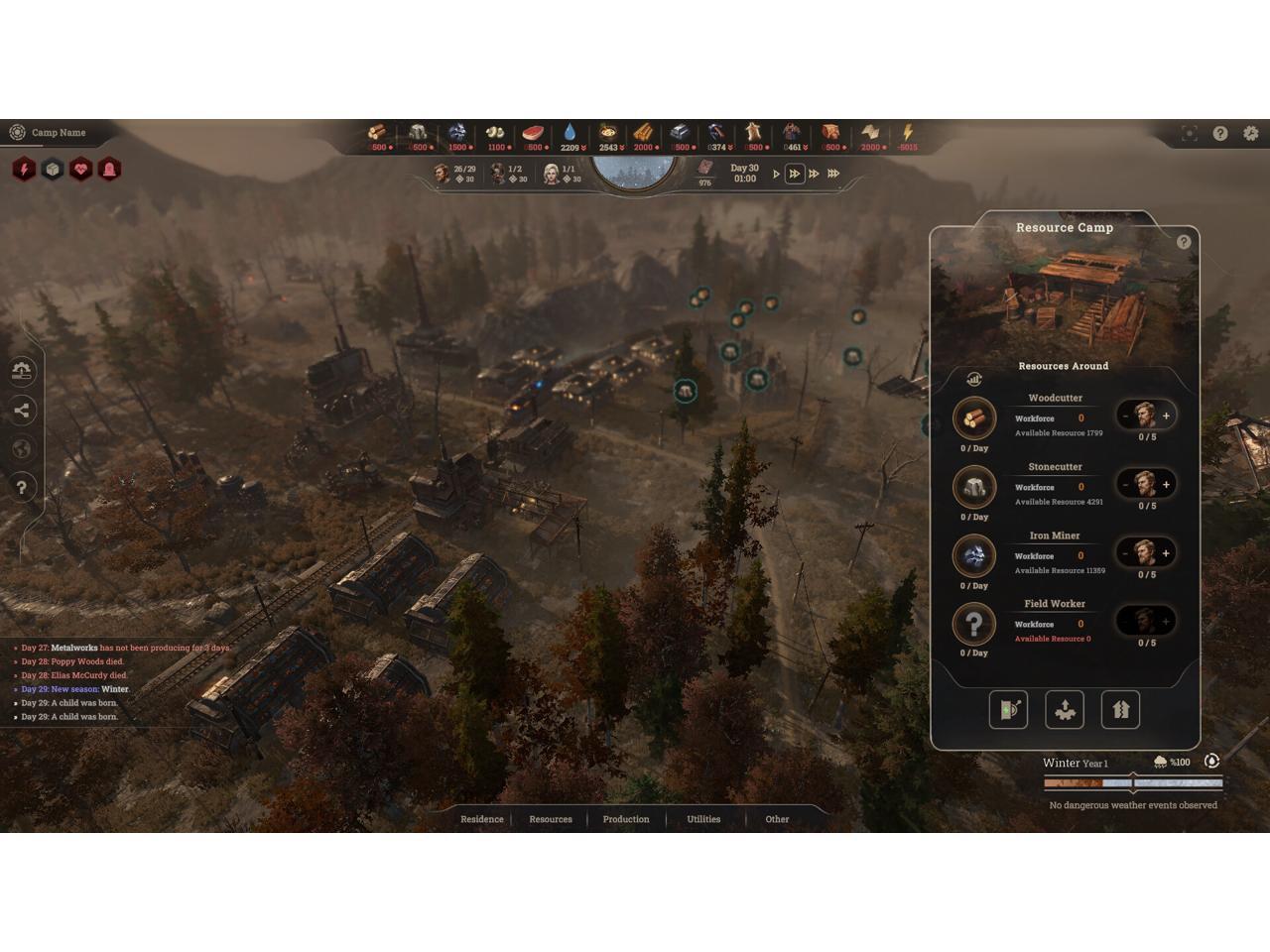1270x952 pixels.
Task: Click the tombstone deaths alert hexagon
Action: point(109,170)
